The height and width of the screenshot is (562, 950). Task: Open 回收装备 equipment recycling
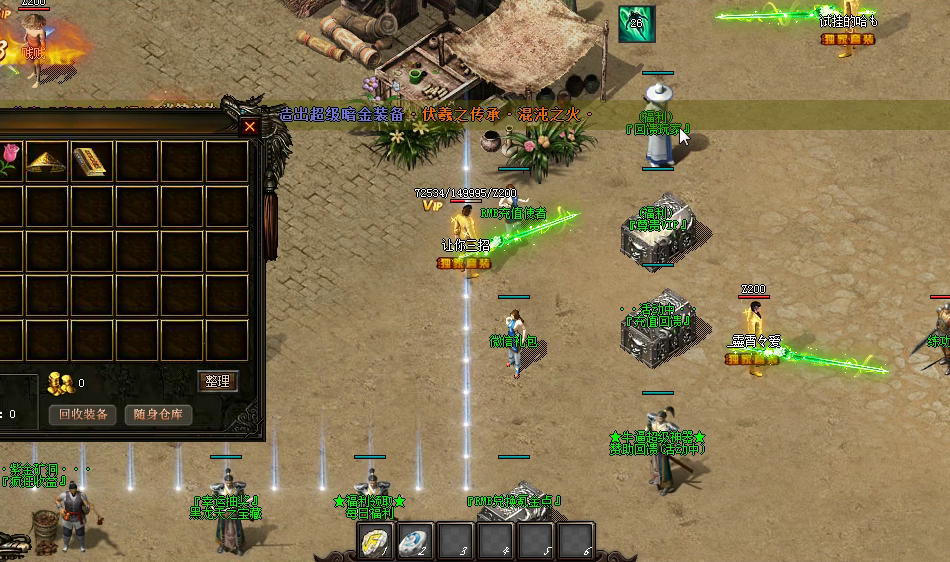coord(83,414)
